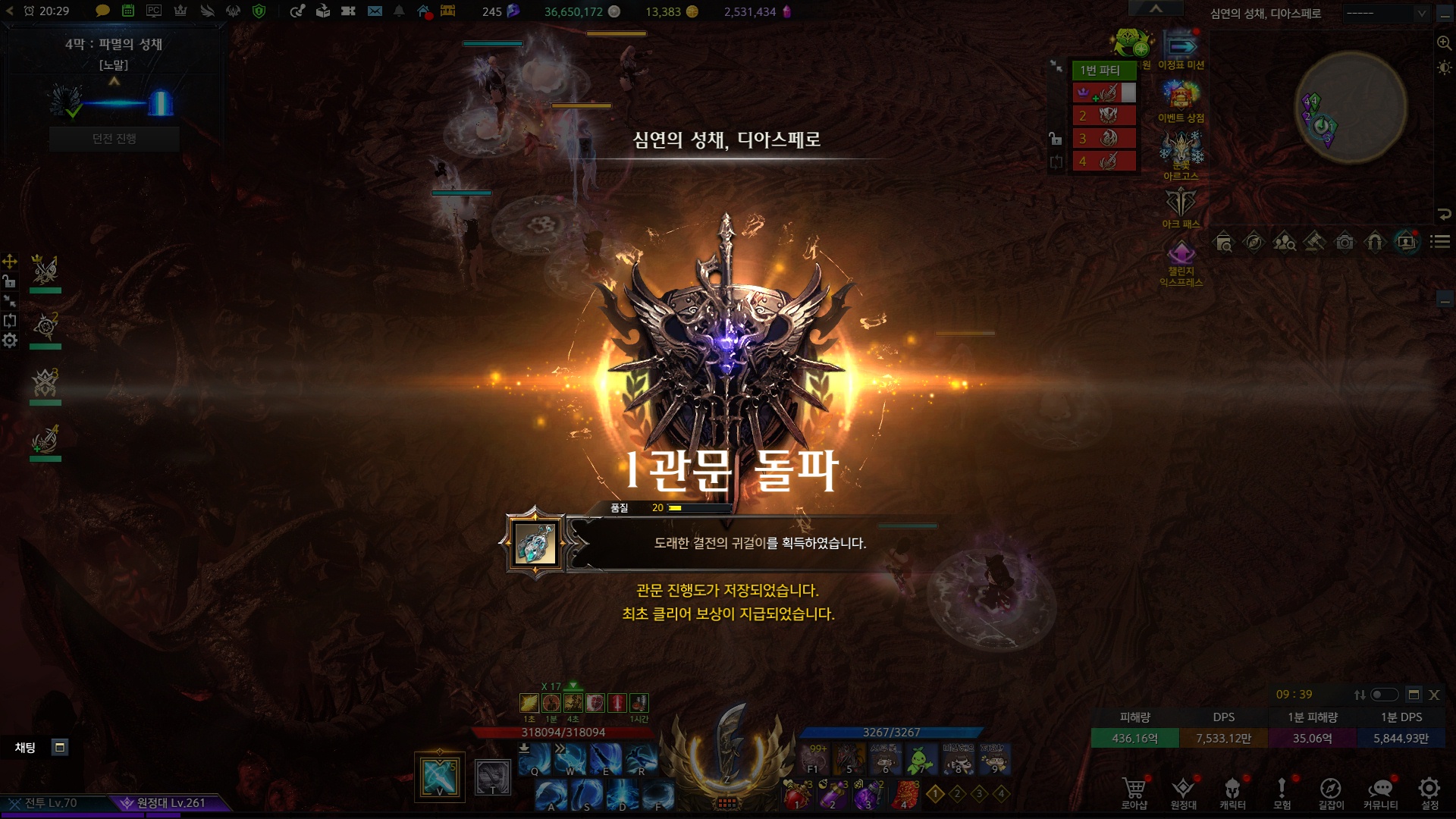Open the 아크 패스 ark pass
This screenshot has height=819, width=1456.
pos(1181,207)
